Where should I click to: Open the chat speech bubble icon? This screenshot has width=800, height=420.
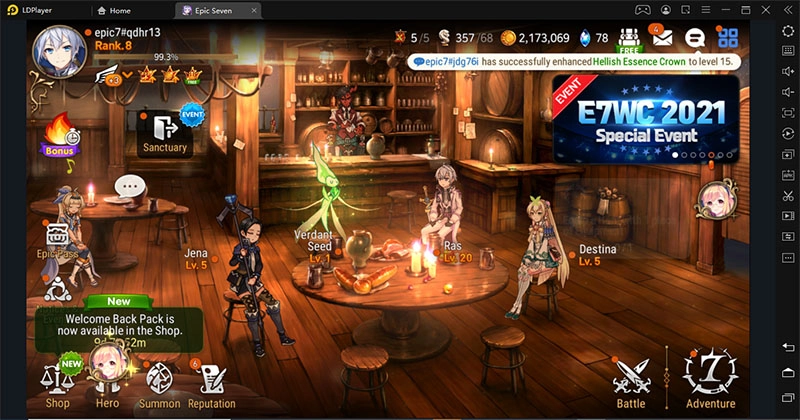(x=695, y=39)
